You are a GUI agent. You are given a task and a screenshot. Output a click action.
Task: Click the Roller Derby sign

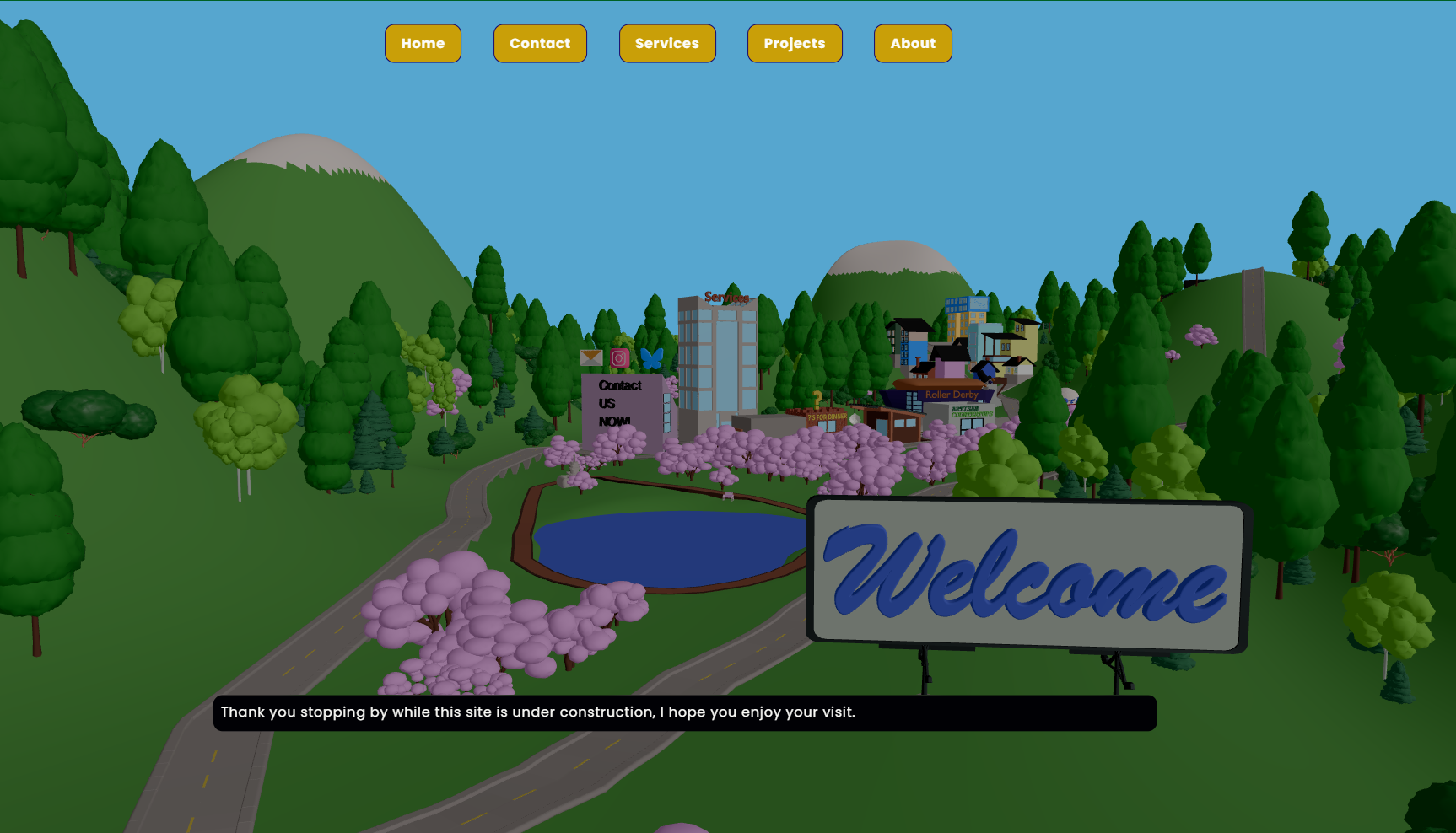952,395
